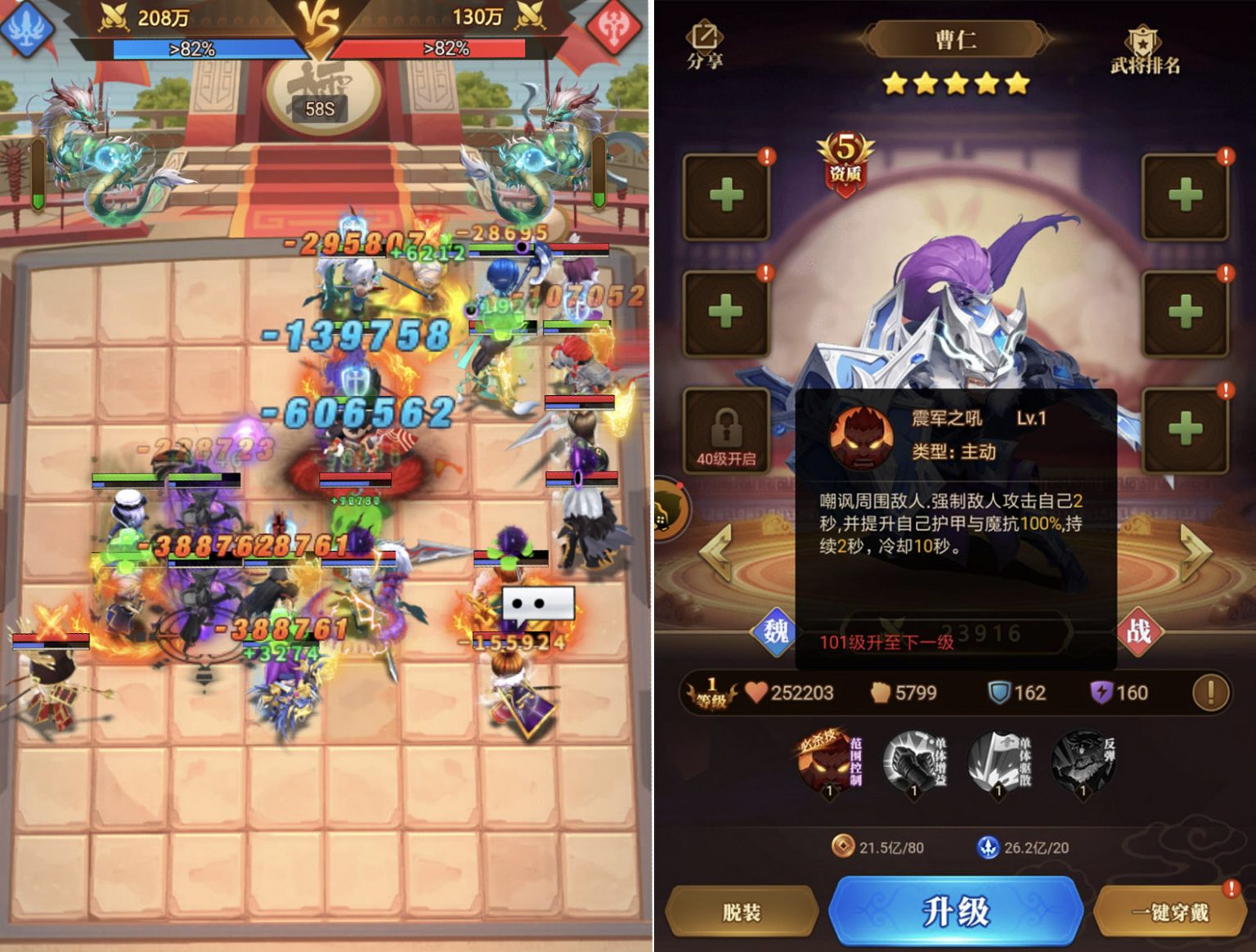Show the previous hero with left arrow
The image size is (1256, 952).
(x=716, y=553)
